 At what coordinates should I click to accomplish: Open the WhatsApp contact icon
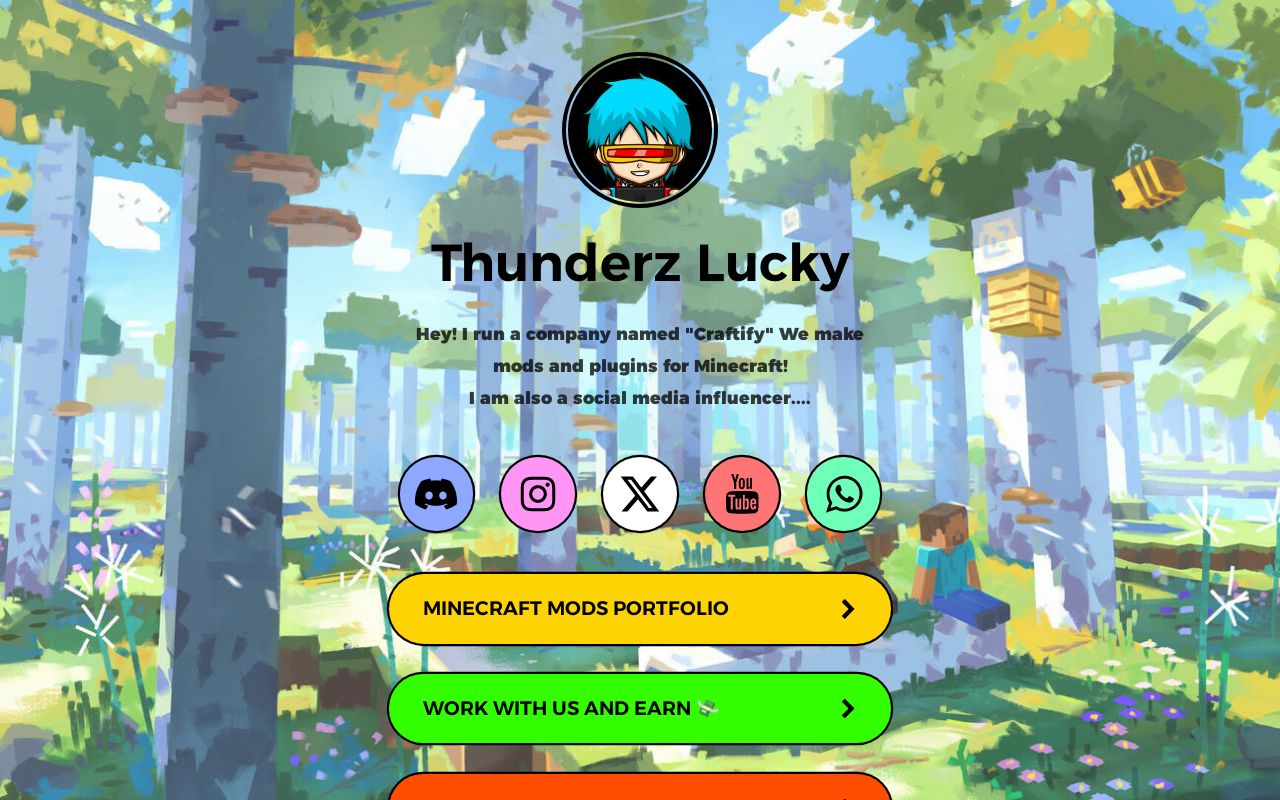843,493
